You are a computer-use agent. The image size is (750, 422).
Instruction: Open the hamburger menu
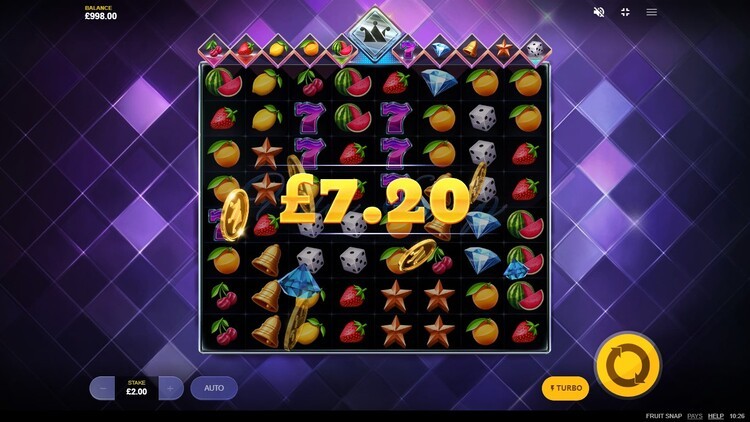click(652, 12)
